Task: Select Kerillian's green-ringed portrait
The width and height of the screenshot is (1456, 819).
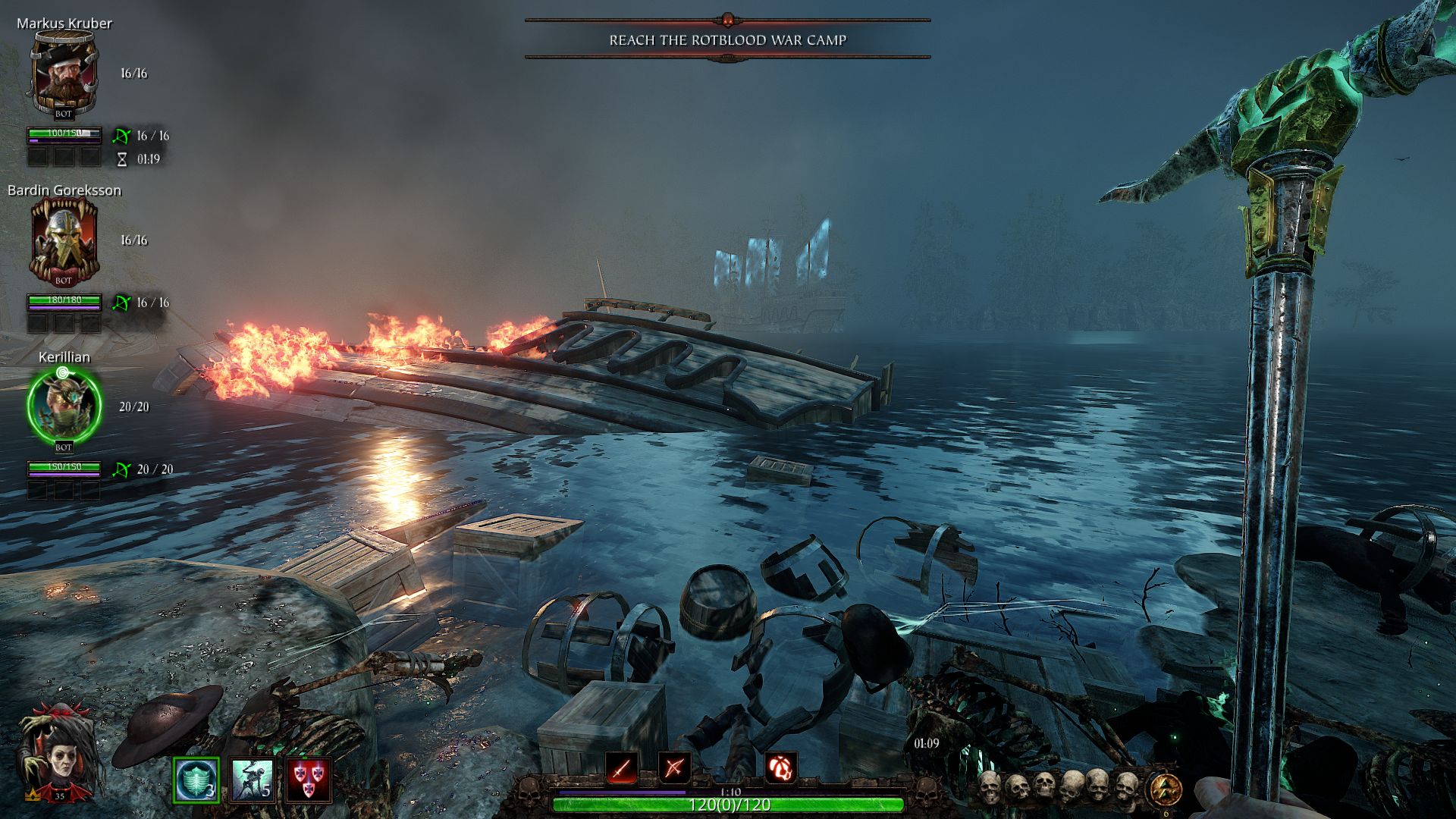Action: tap(64, 406)
